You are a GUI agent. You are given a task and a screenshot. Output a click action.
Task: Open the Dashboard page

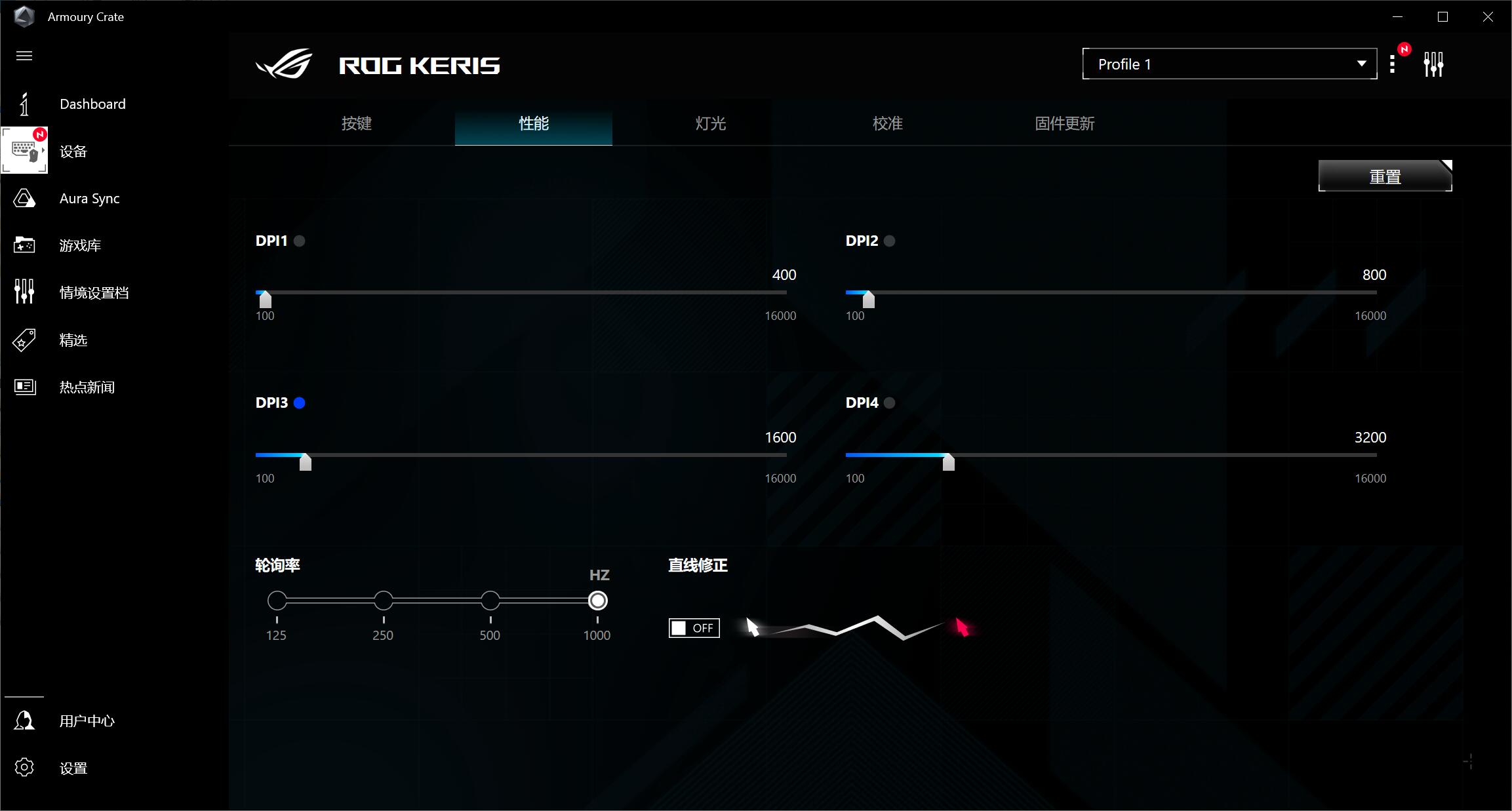[92, 104]
